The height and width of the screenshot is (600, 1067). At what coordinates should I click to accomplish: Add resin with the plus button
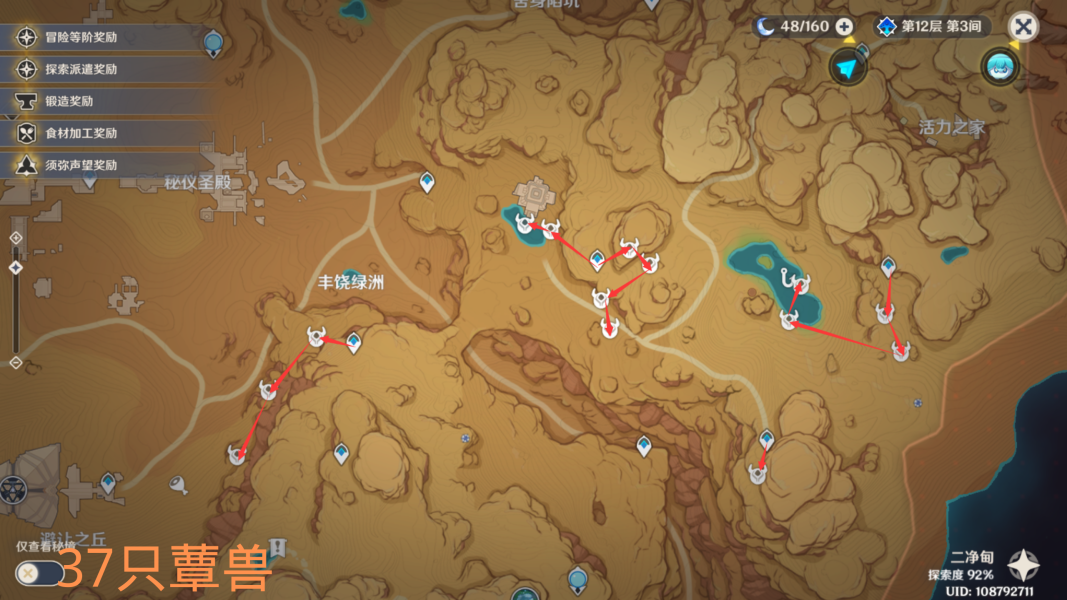coord(844,26)
